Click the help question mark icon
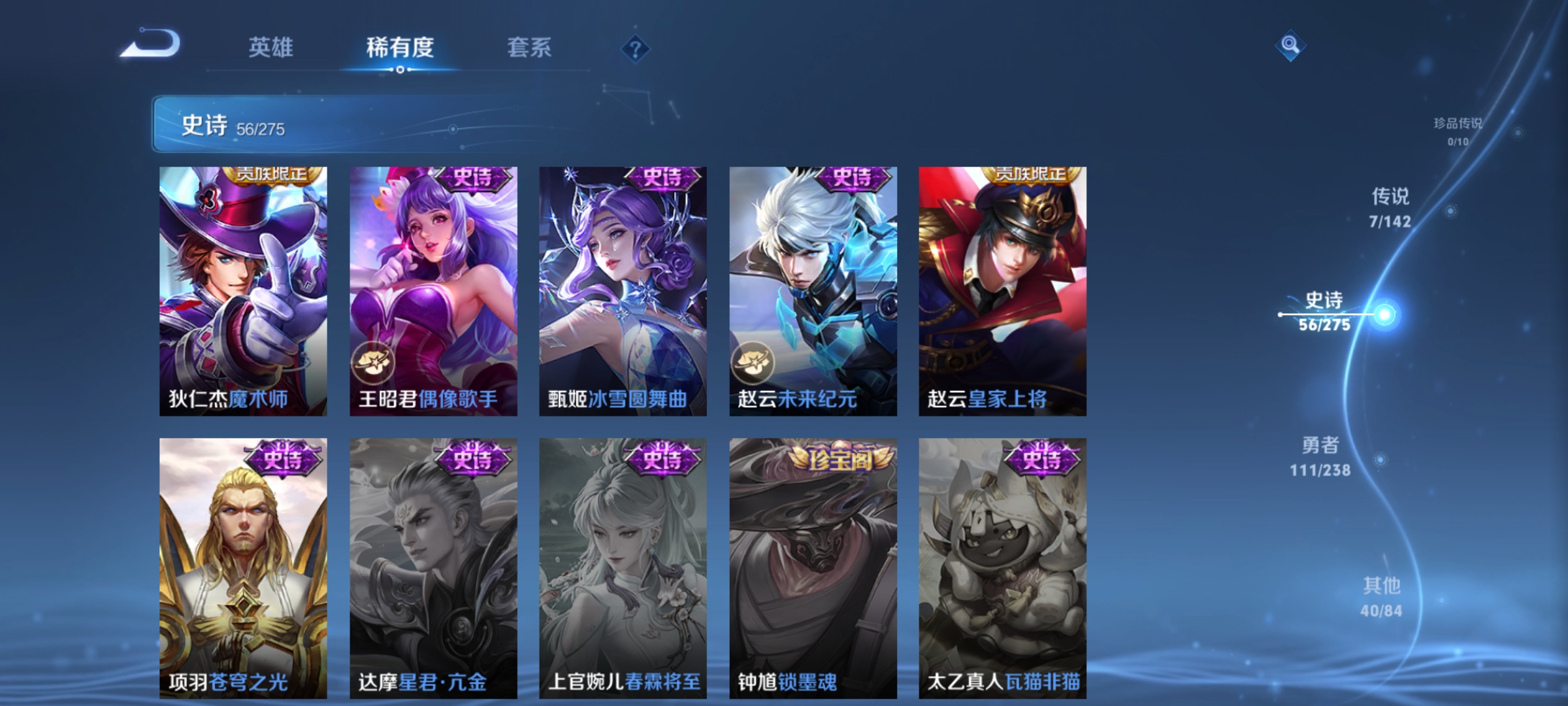This screenshot has height=706, width=1568. (636, 49)
